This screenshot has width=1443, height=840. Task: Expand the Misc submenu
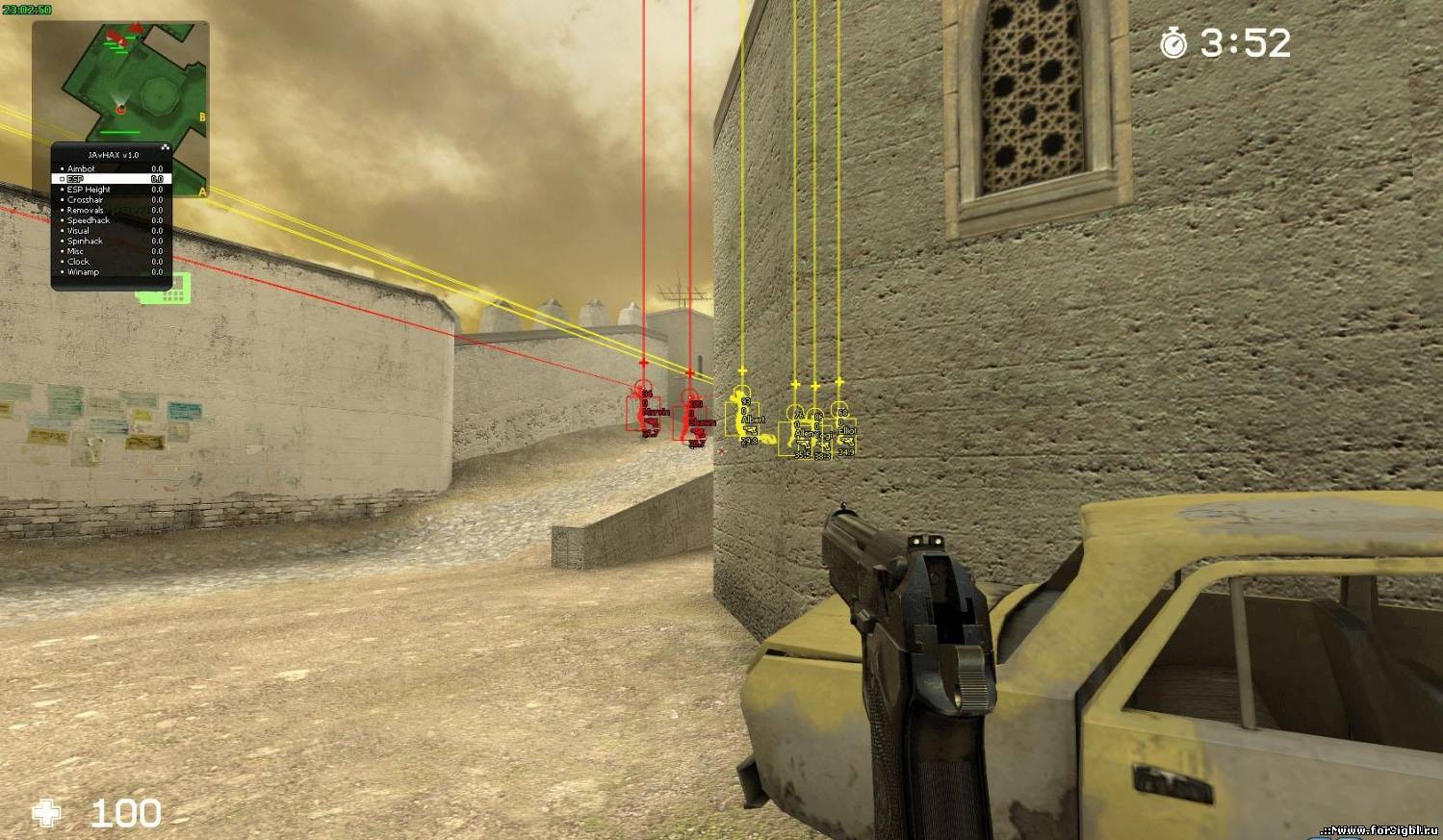click(x=76, y=251)
